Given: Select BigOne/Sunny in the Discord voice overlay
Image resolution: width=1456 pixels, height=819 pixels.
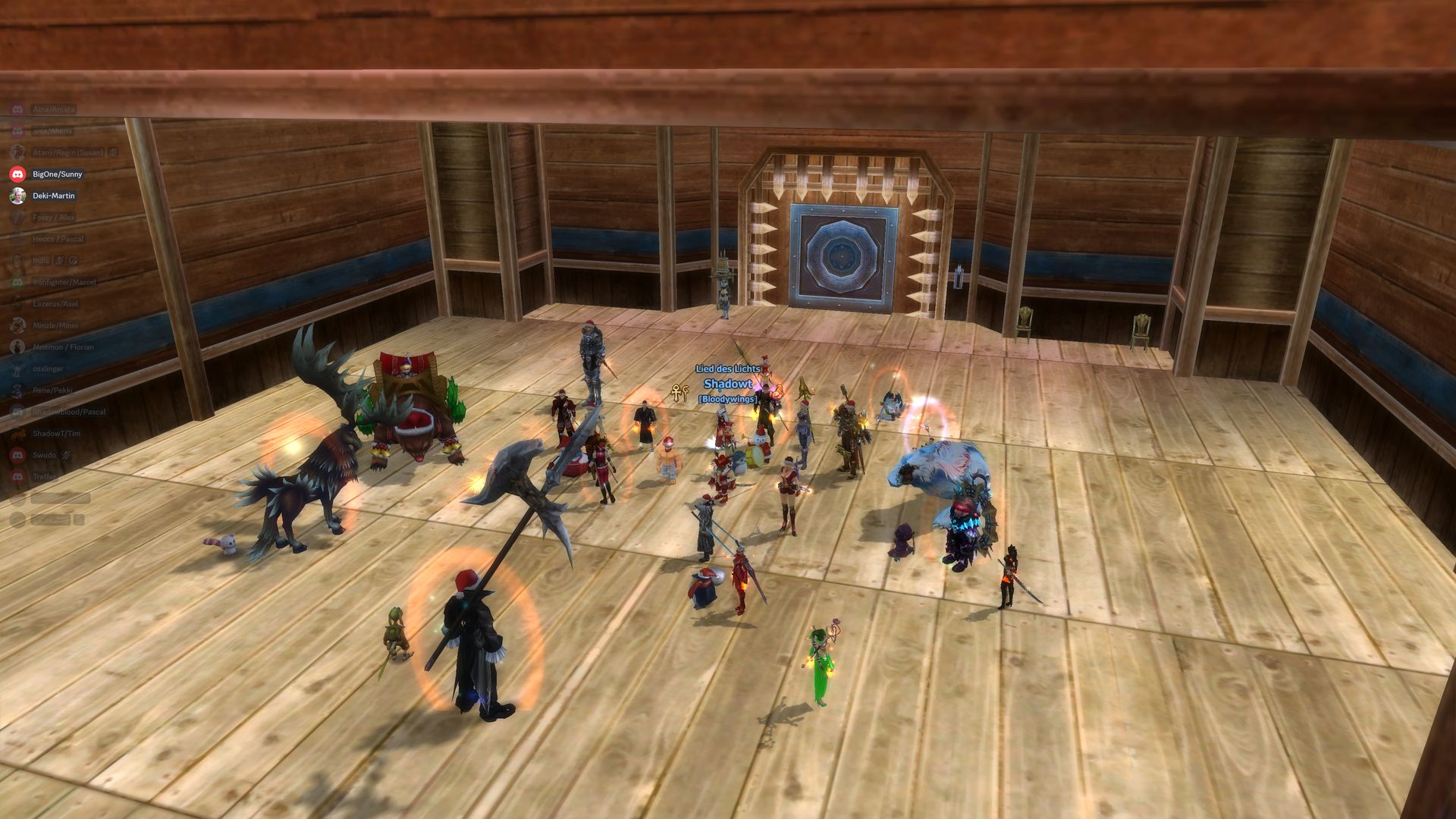Looking at the screenshot, I should (x=56, y=174).
